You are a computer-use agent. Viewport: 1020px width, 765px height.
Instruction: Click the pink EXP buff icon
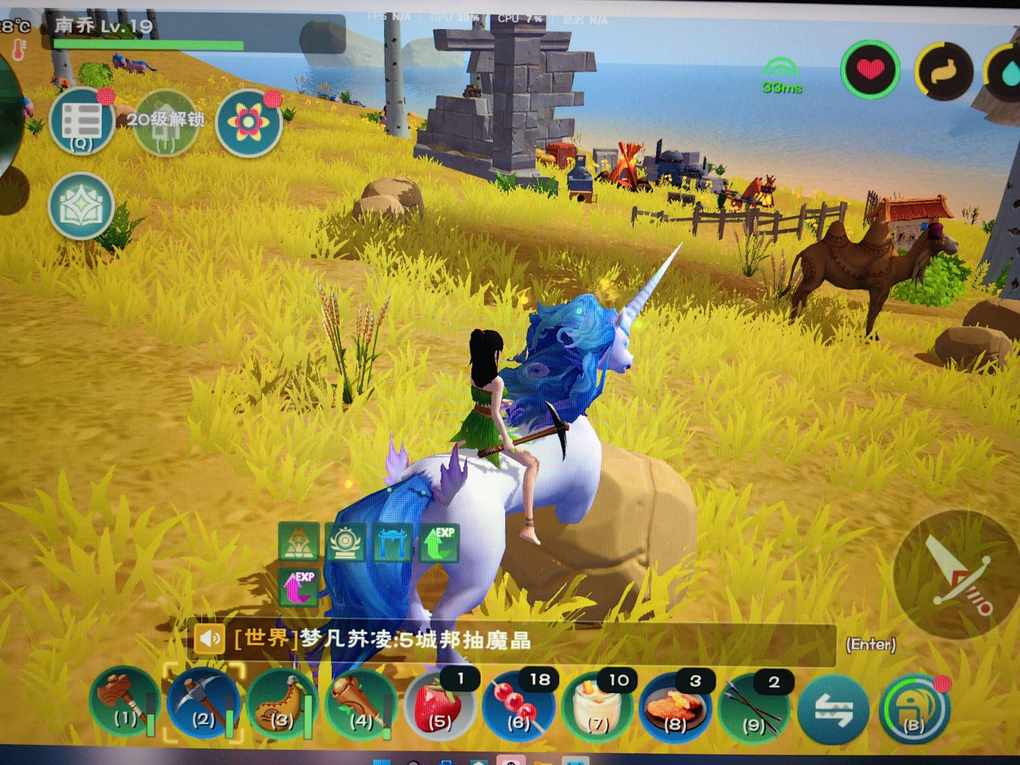pos(298,586)
